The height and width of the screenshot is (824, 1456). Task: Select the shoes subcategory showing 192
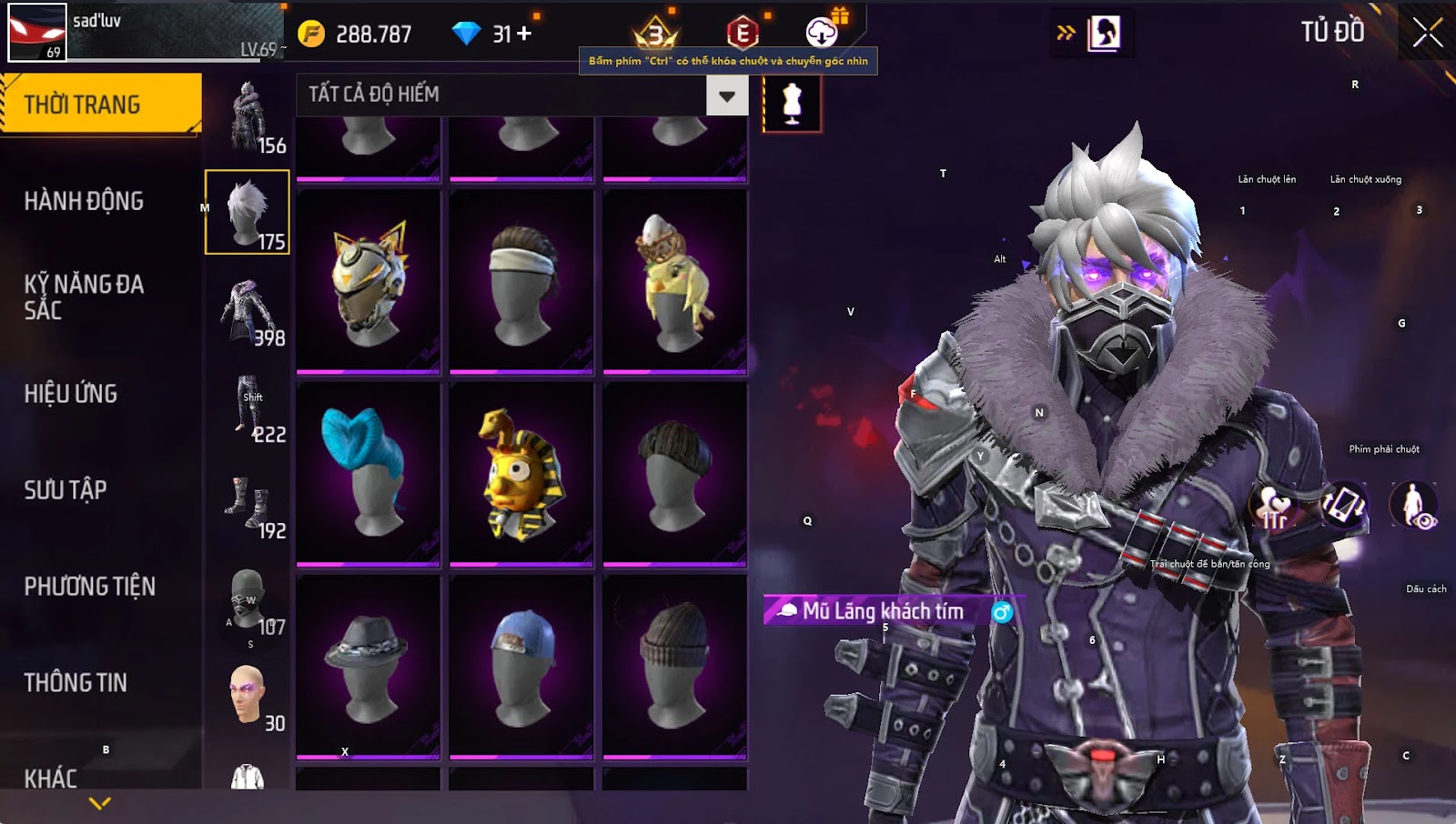click(248, 502)
